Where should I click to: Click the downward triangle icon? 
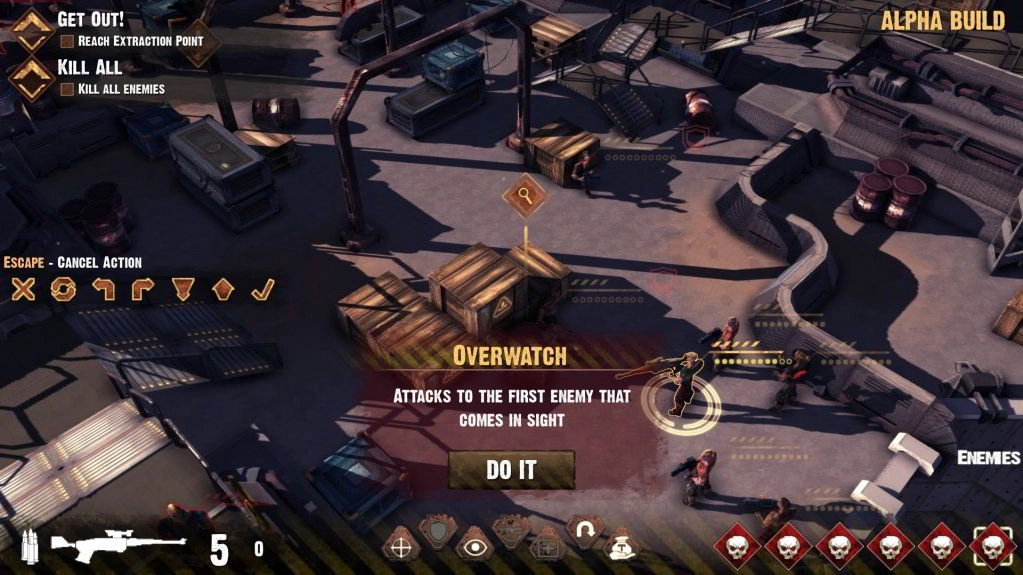(x=182, y=290)
